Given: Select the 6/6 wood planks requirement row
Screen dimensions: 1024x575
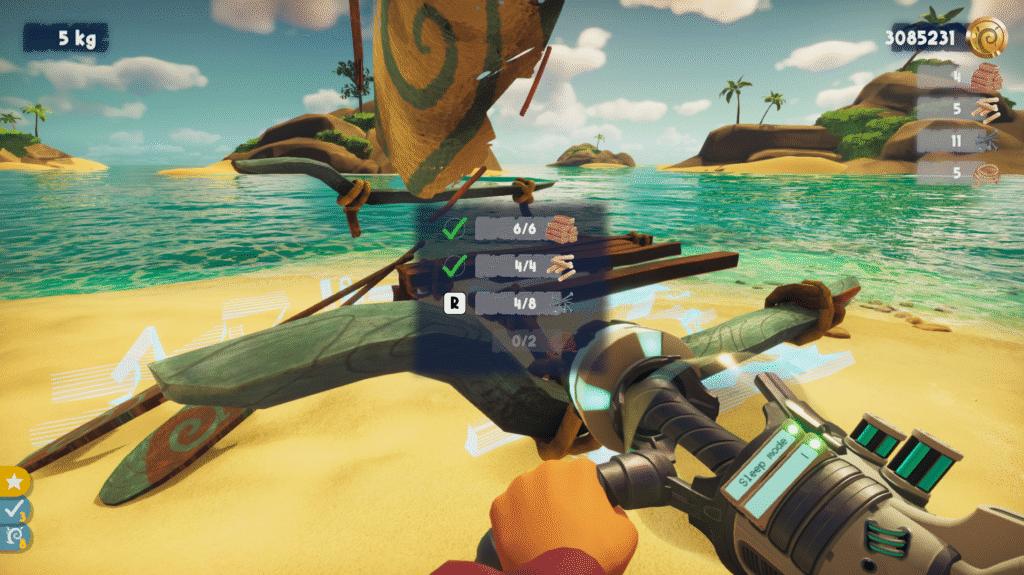Looking at the screenshot, I should click(x=526, y=229).
